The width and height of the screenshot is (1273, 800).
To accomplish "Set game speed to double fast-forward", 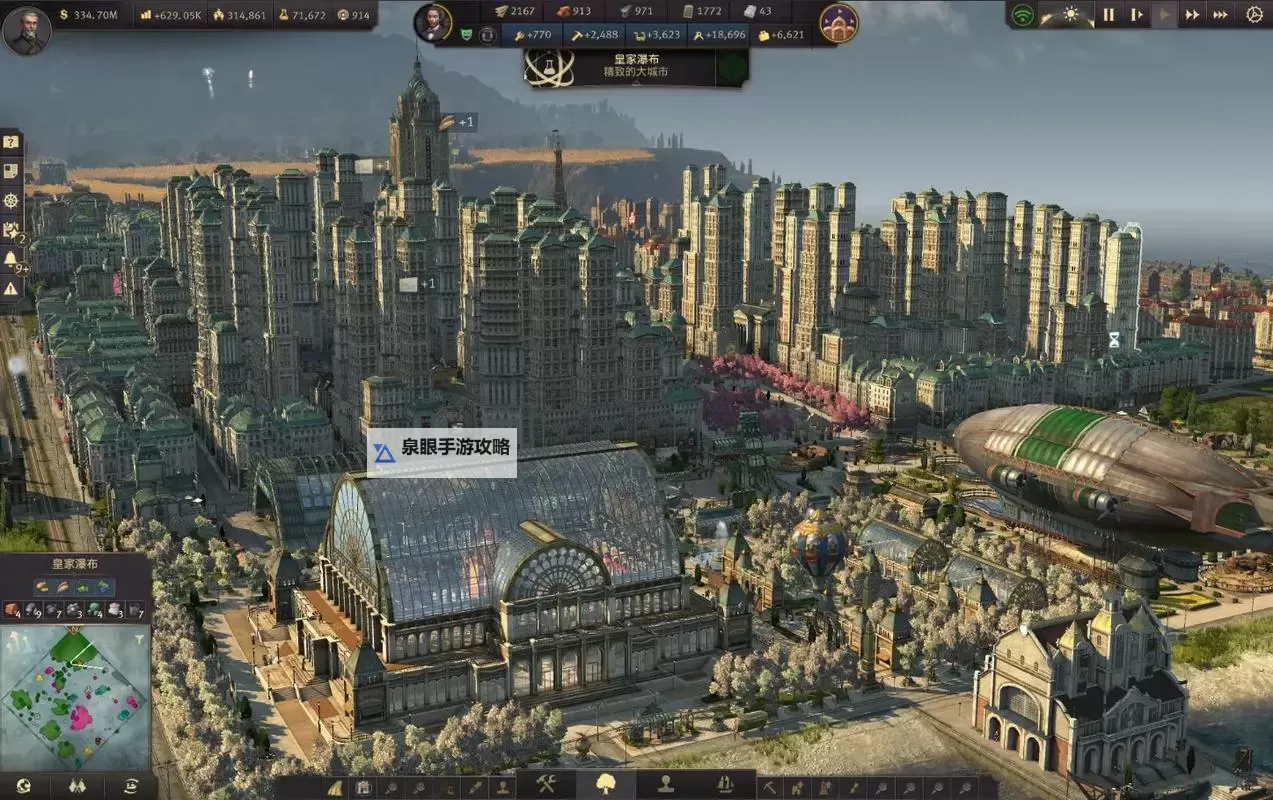I will 1192,15.
